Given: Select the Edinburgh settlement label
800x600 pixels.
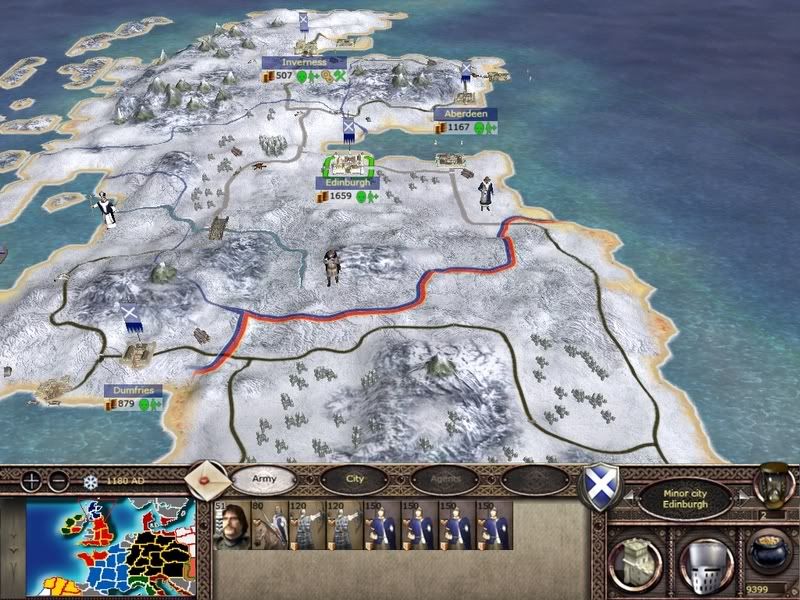Looking at the screenshot, I should [347, 183].
